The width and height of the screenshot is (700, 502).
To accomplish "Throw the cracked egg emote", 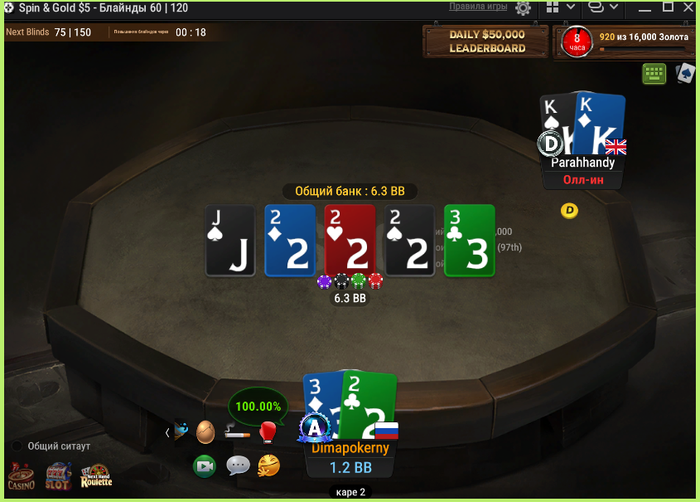I will [x=205, y=432].
